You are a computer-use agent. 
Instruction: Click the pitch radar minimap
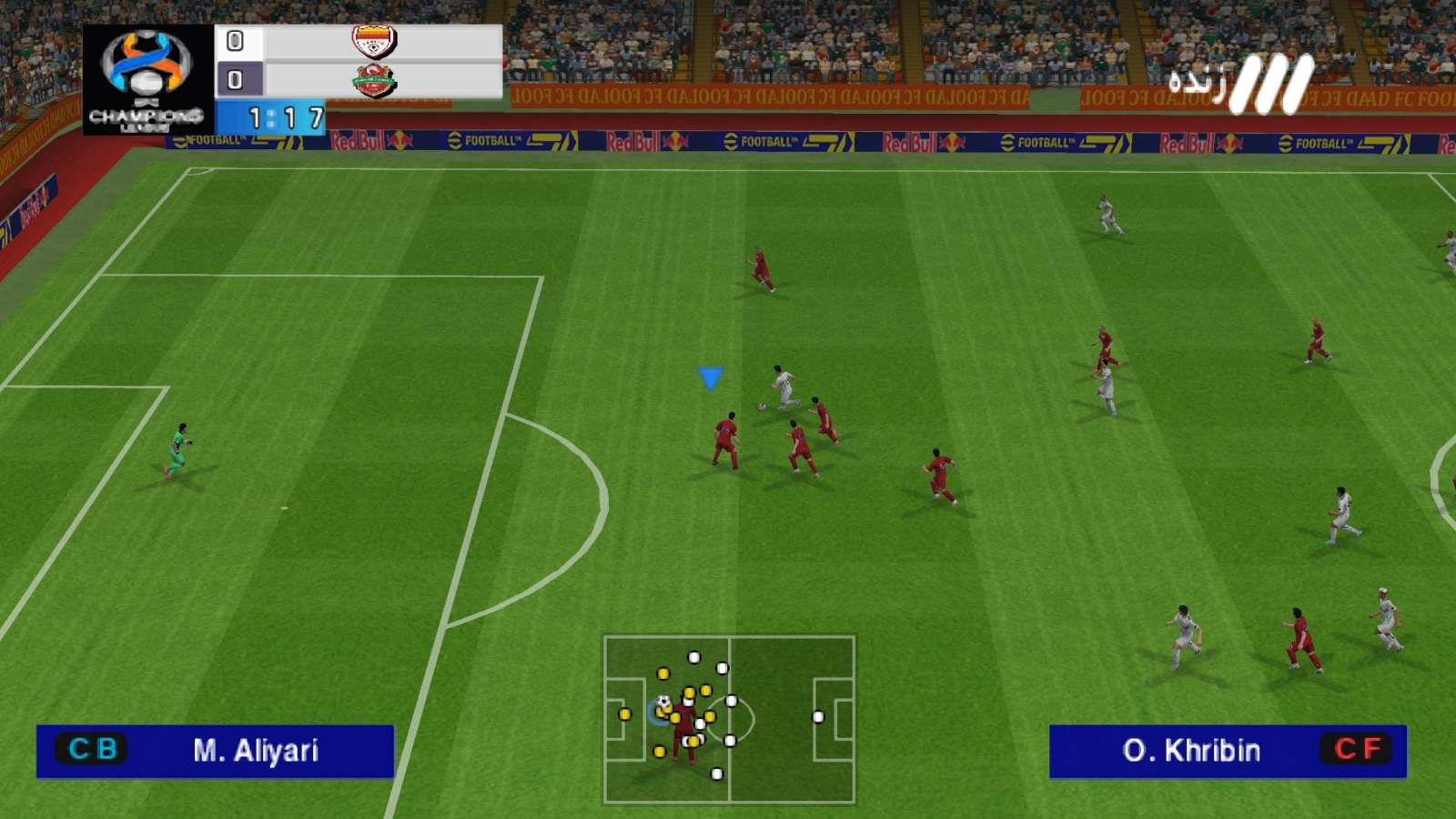point(729,719)
